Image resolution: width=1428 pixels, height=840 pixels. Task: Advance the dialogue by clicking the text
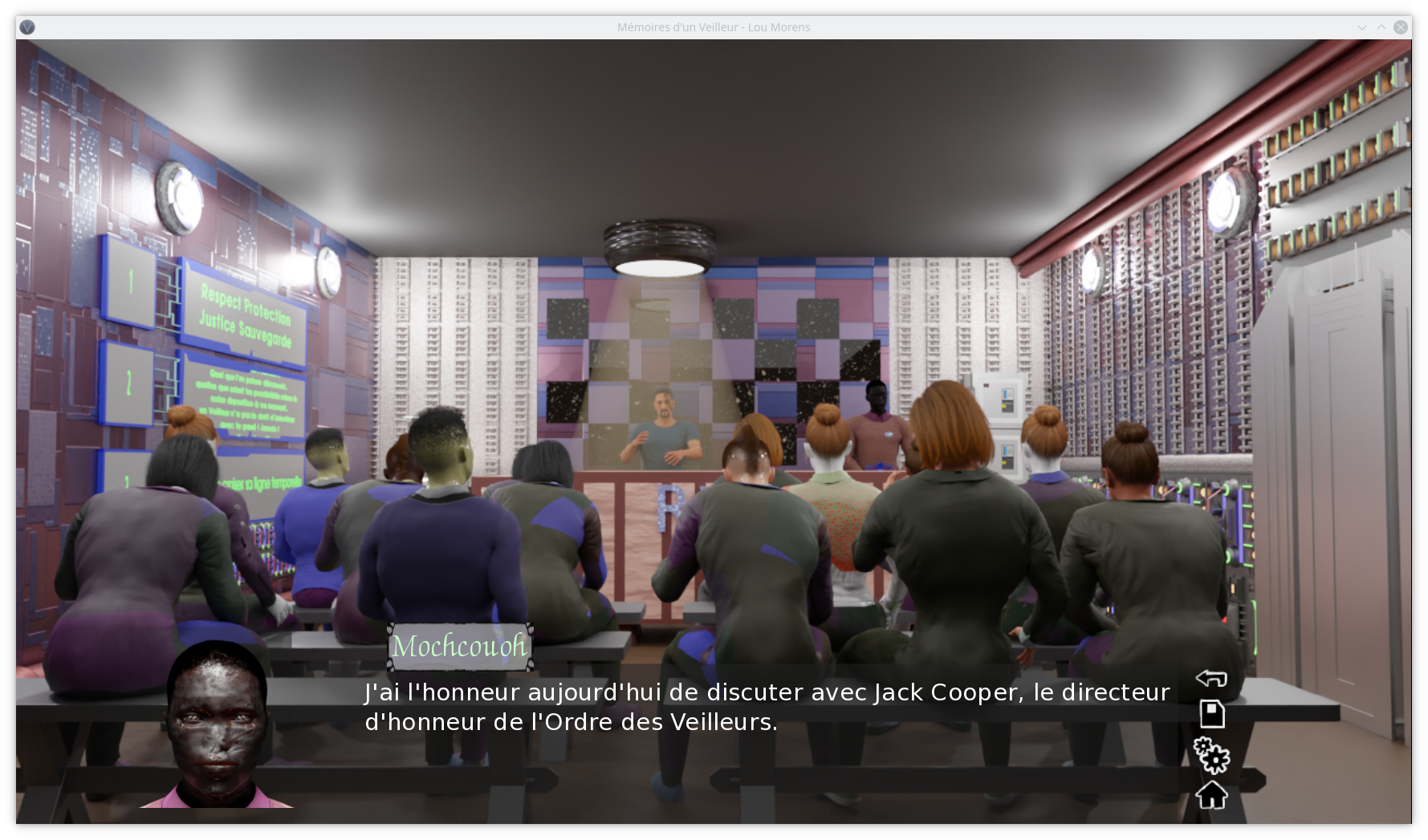pos(767,707)
